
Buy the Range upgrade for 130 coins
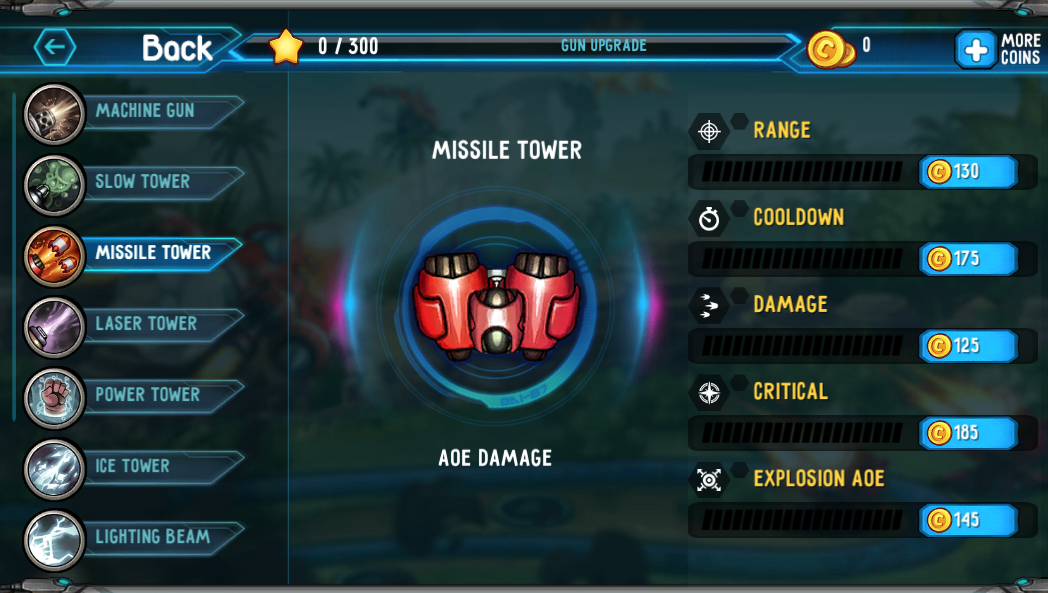tap(967, 172)
